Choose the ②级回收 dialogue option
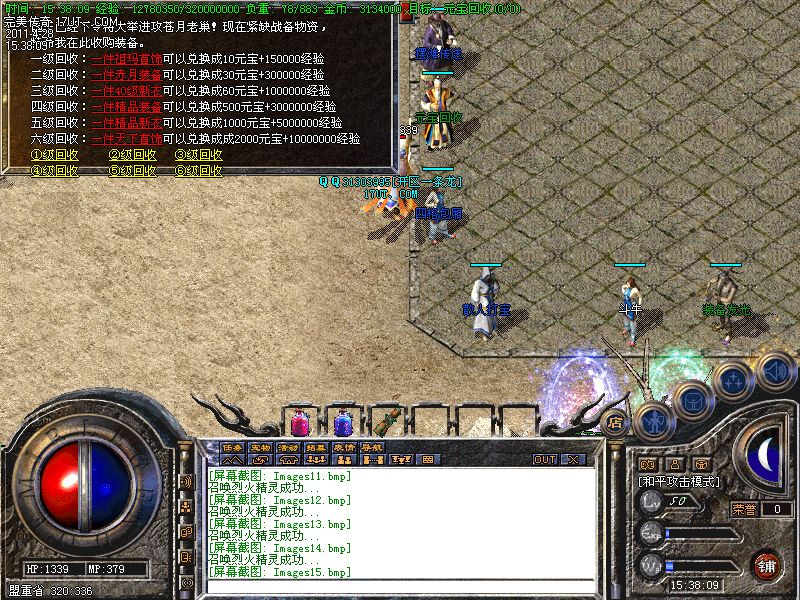This screenshot has width=800, height=600. point(132,155)
